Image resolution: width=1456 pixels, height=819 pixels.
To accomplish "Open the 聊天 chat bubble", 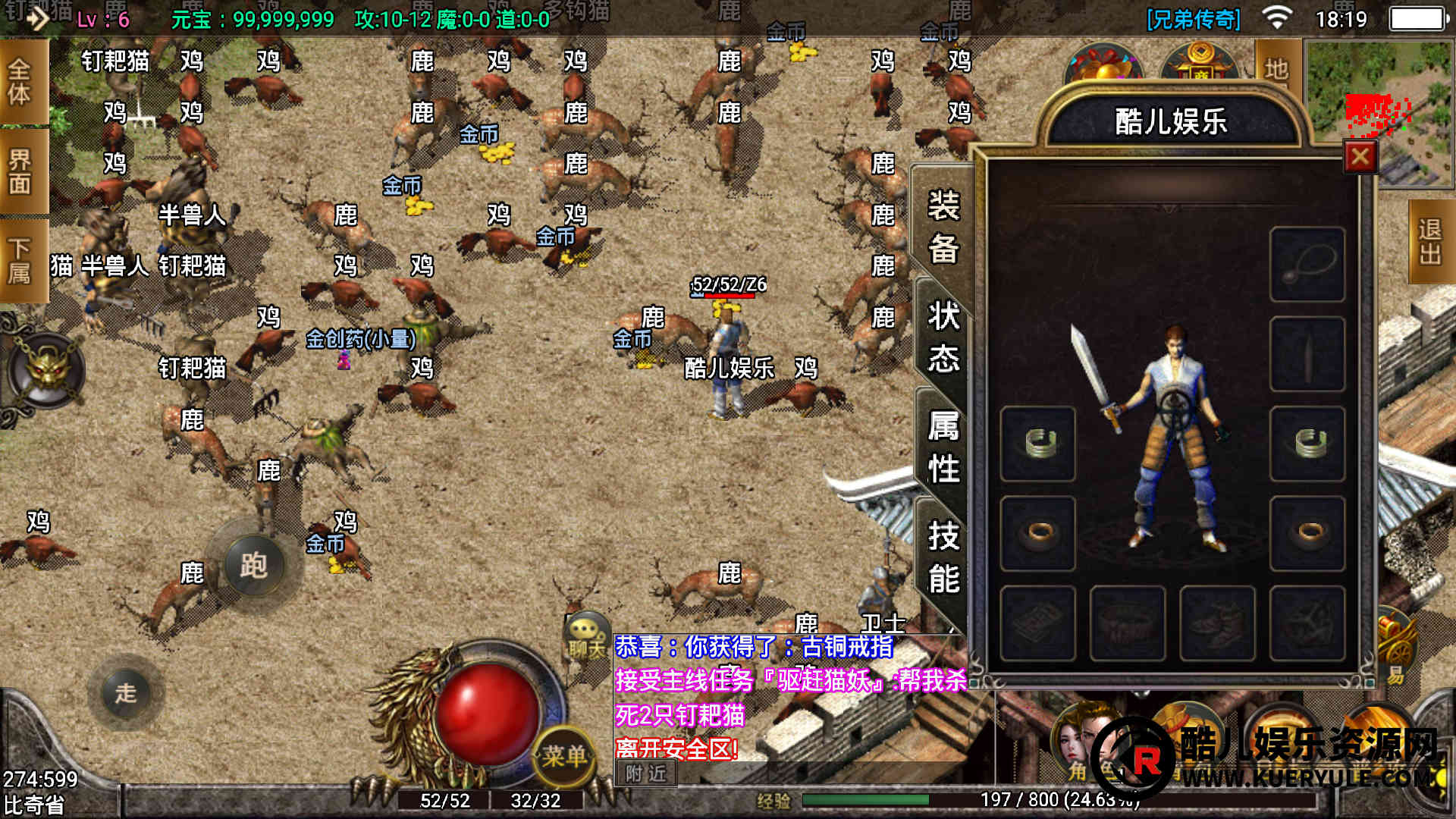I will point(586,635).
